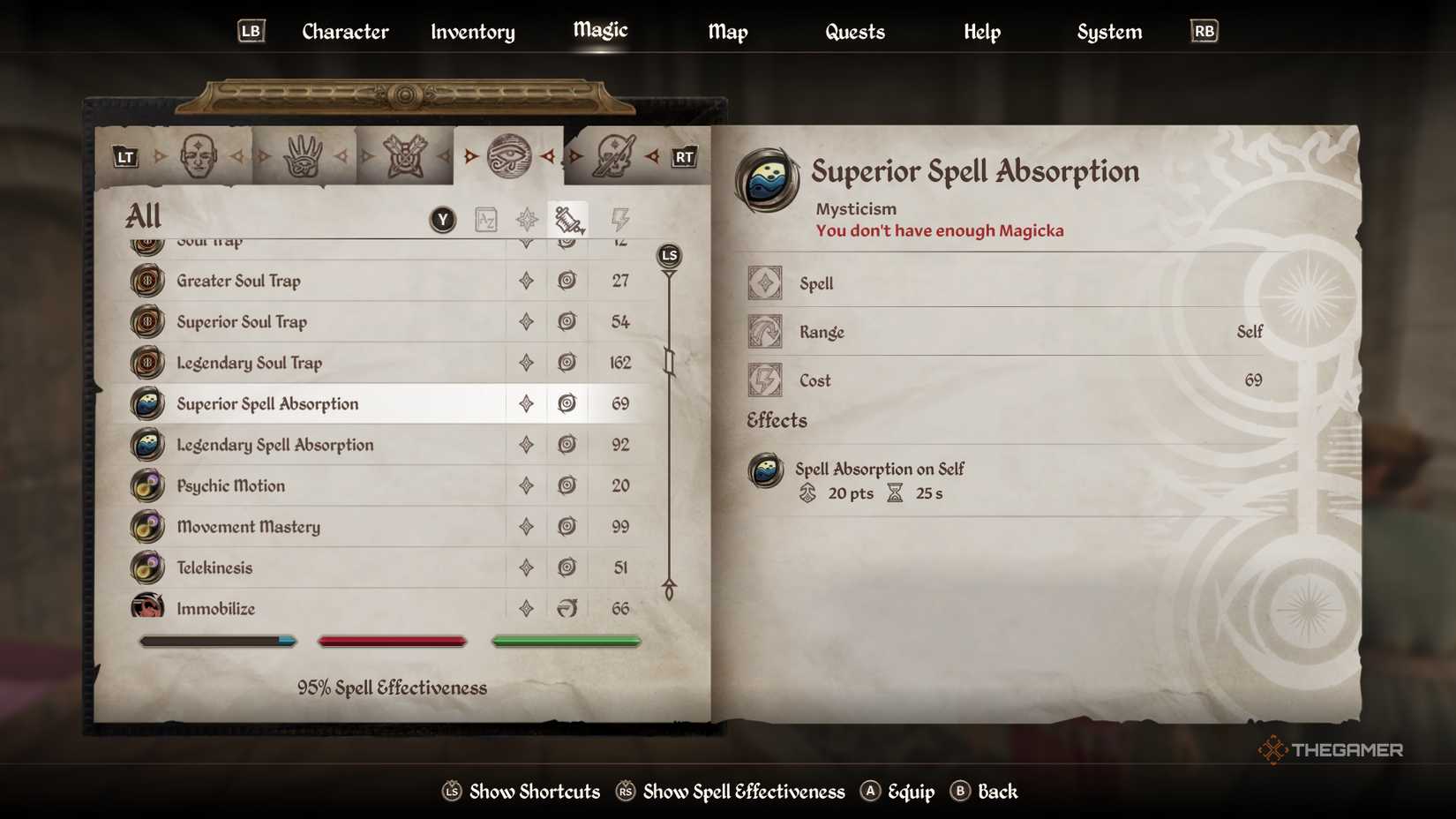Select the star-shaped spell sort icon

click(527, 219)
